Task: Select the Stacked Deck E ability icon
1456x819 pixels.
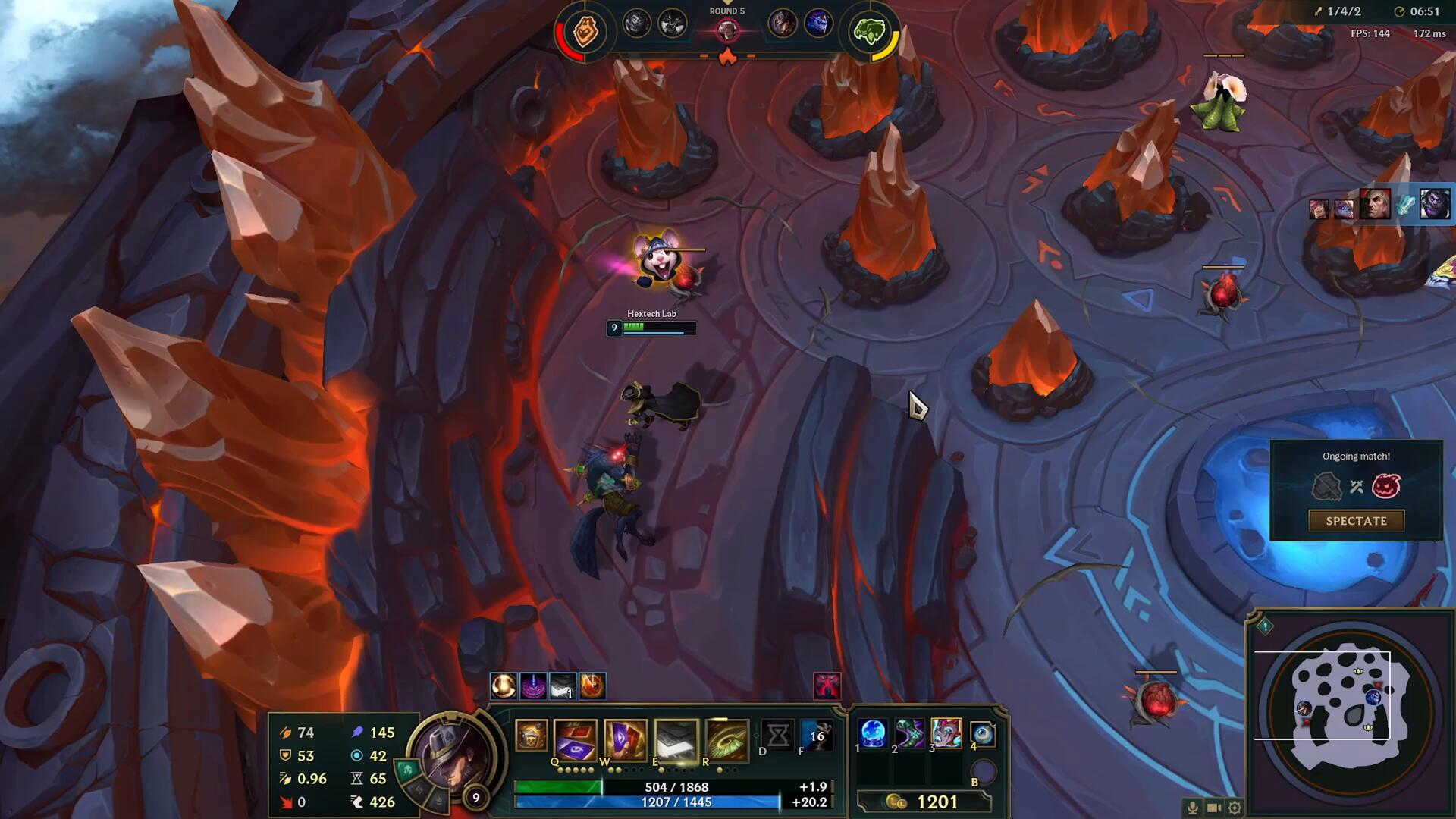Action: click(x=676, y=739)
